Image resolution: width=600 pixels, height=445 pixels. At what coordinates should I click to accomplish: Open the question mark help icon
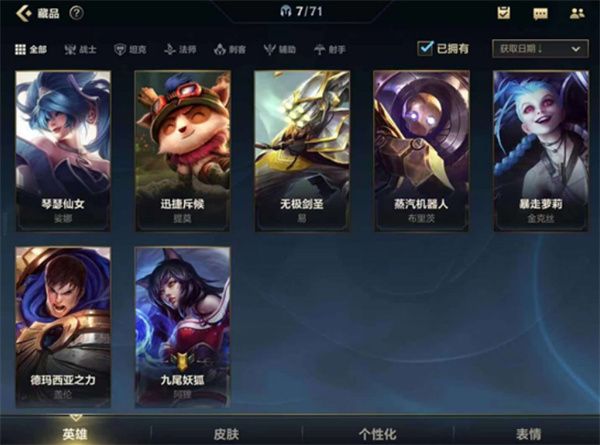(x=77, y=13)
